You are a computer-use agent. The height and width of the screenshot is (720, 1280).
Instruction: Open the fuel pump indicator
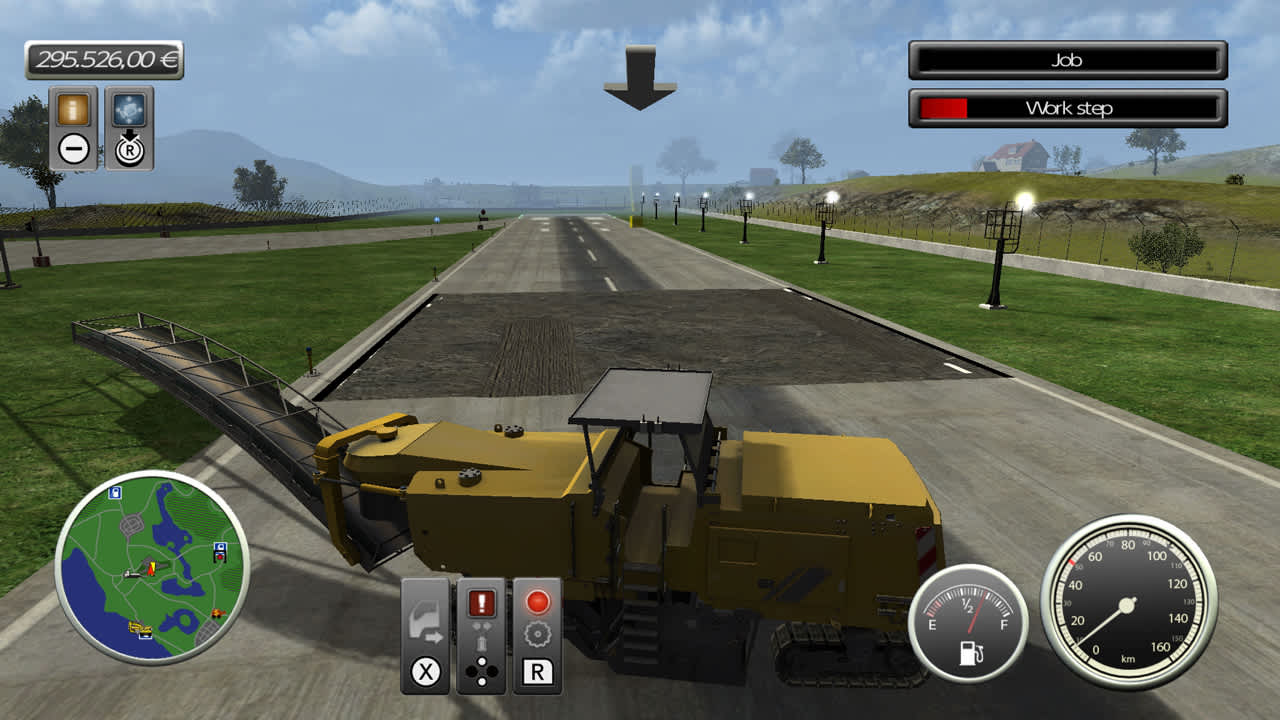click(971, 652)
